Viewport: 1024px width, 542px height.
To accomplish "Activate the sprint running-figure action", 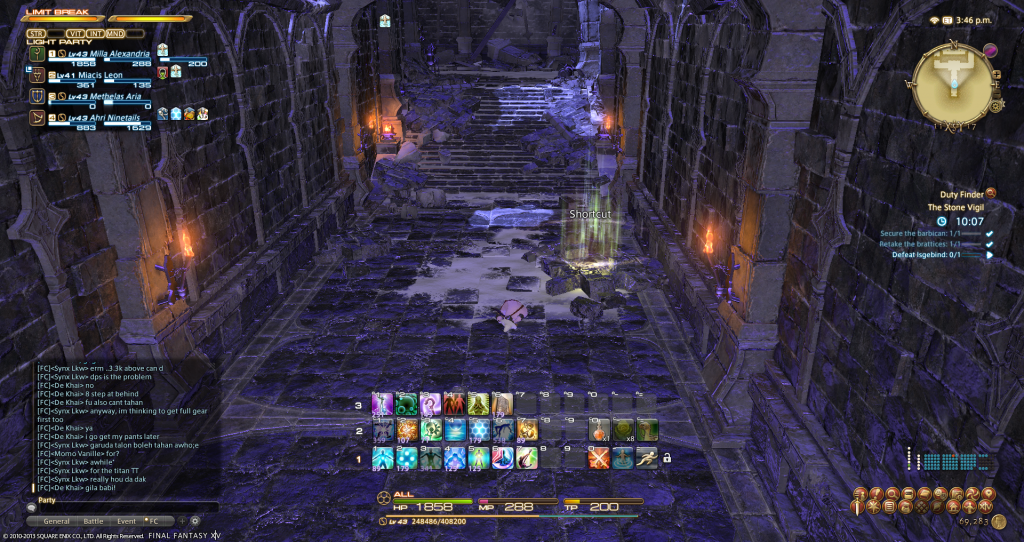I will coord(647,457).
